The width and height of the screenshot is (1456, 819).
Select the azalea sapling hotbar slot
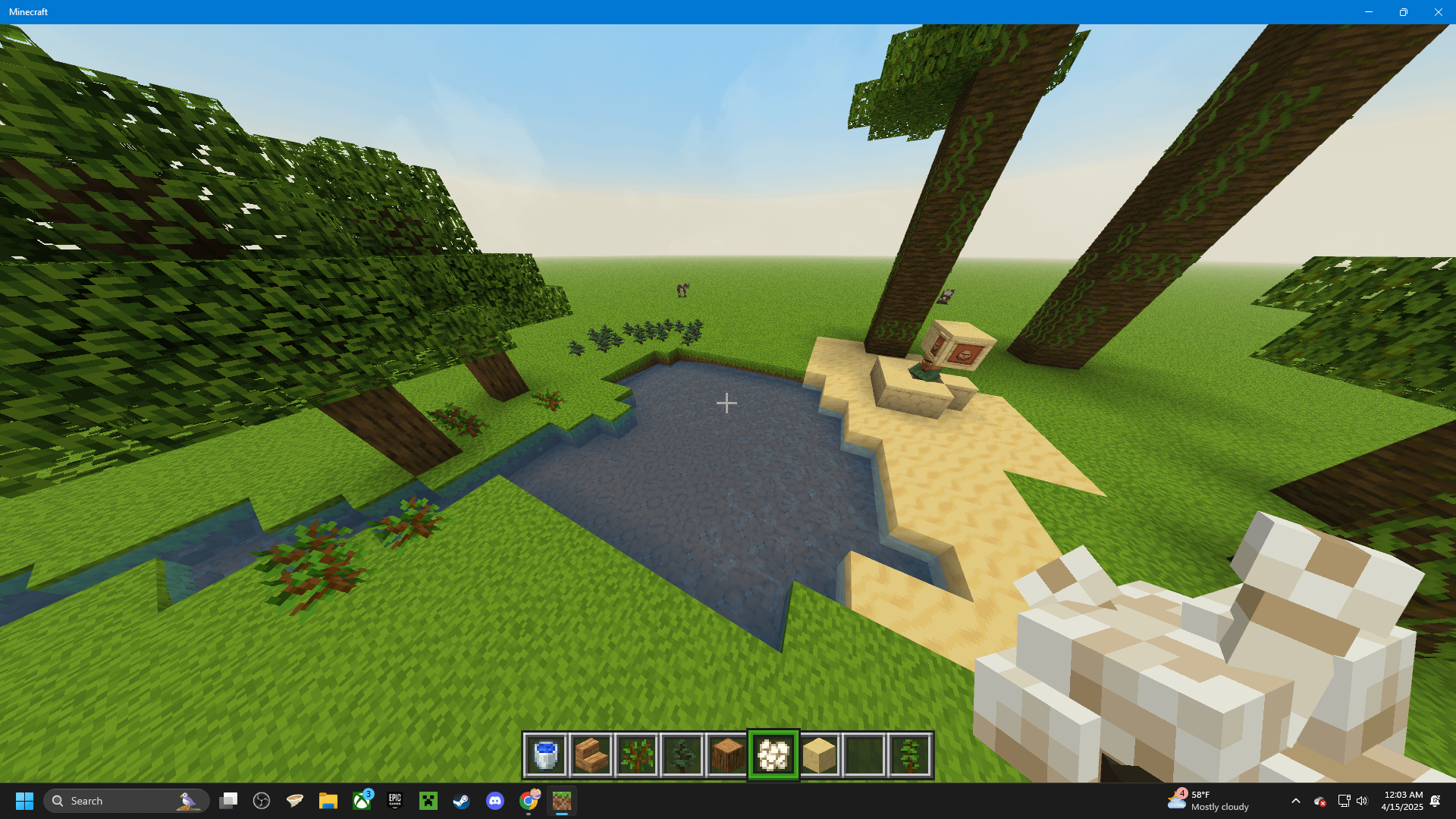point(637,754)
